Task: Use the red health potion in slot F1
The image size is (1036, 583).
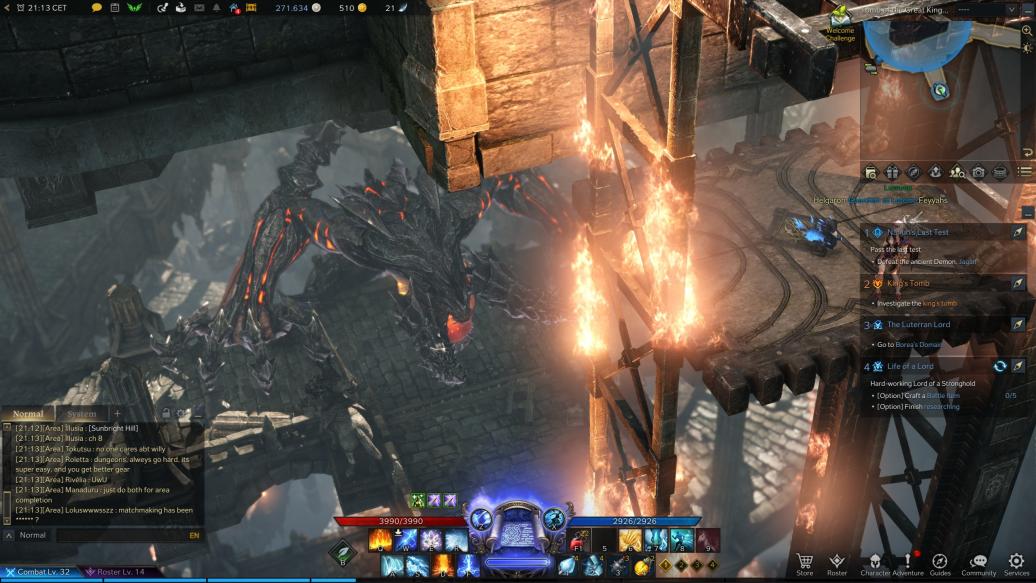Action: point(579,541)
